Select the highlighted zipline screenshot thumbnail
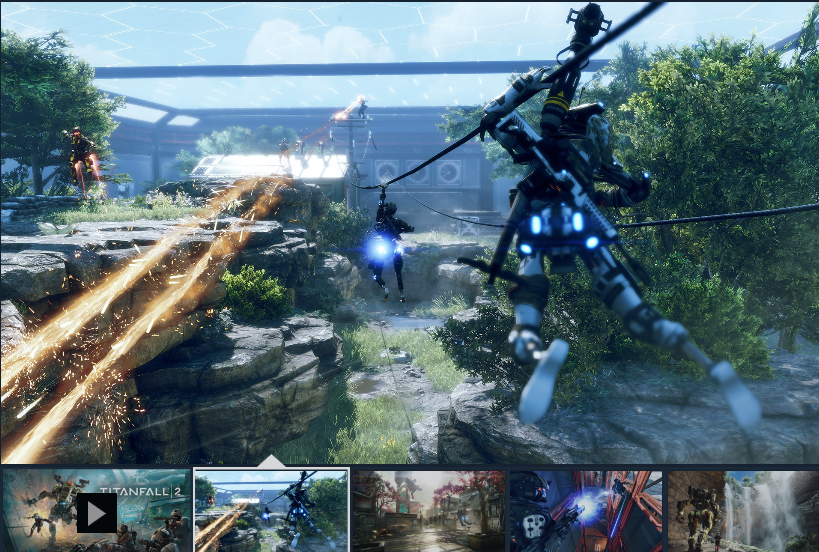 pos(271,511)
